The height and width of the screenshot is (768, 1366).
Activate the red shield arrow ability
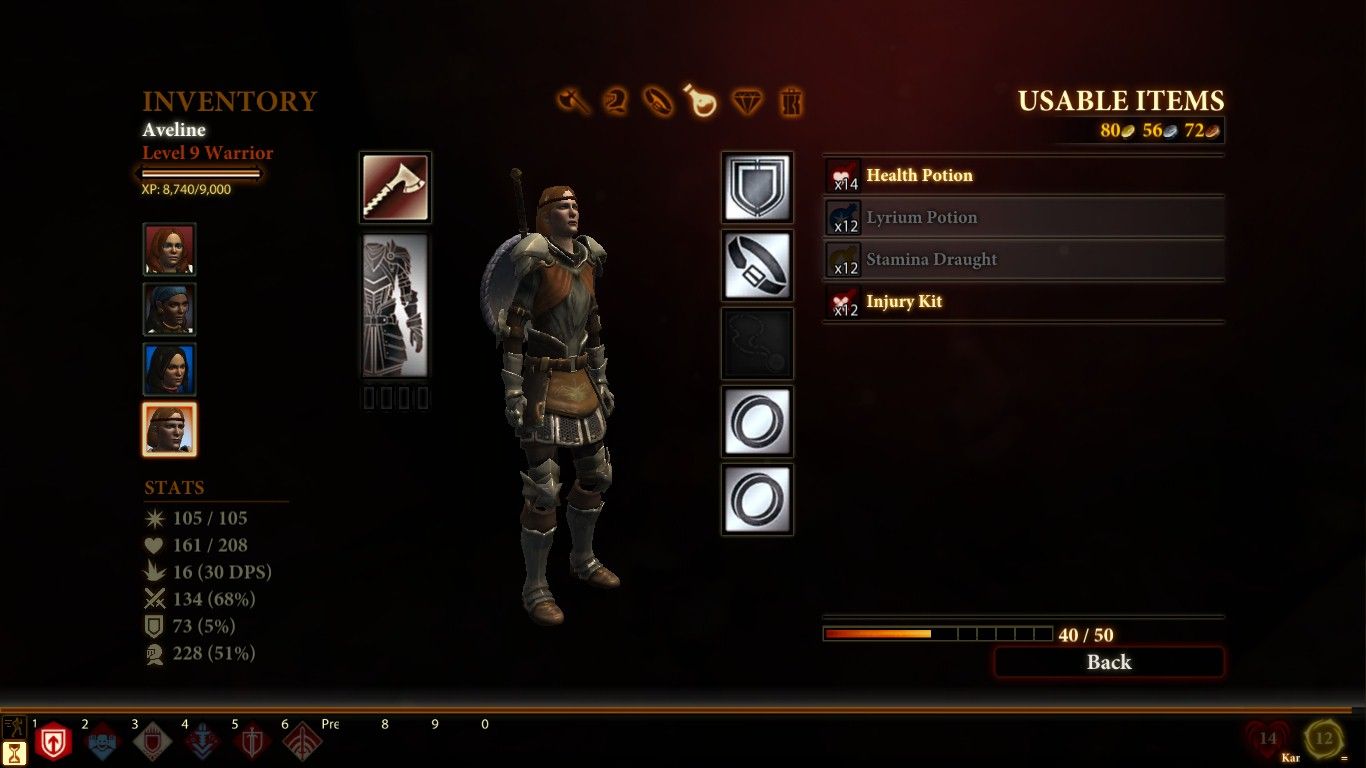pyautogui.click(x=53, y=743)
